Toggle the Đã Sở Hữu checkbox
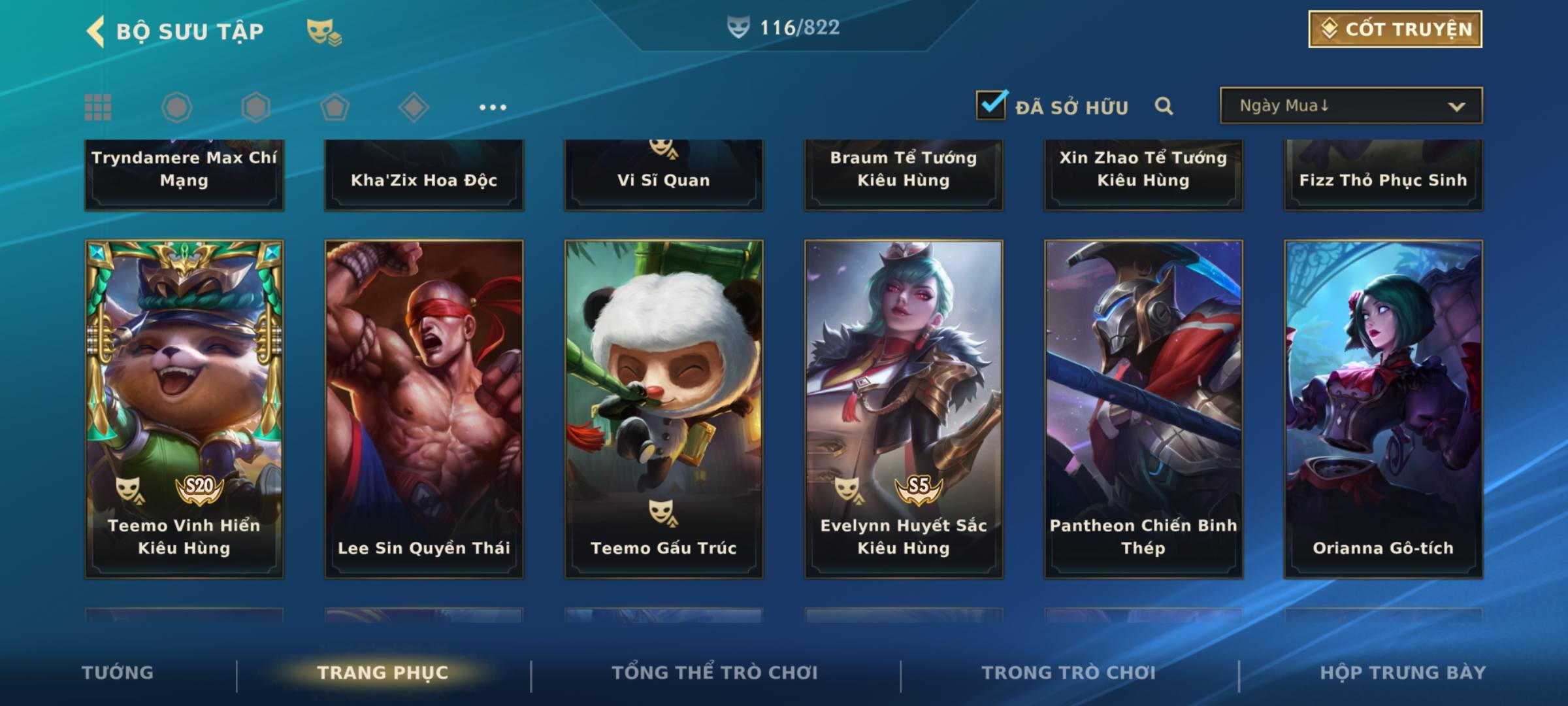The width and height of the screenshot is (1568, 706). point(991,105)
